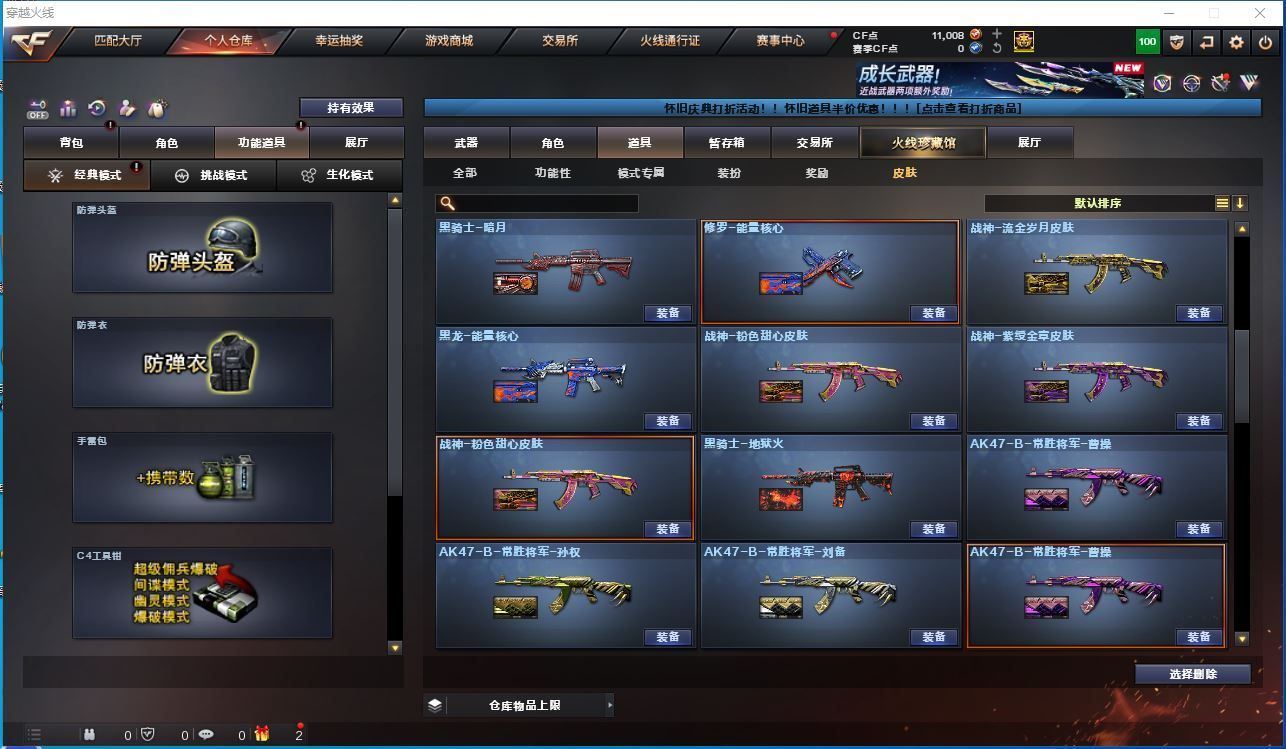
Task: Open the 默认排序 sort dropdown
Action: click(x=1098, y=203)
